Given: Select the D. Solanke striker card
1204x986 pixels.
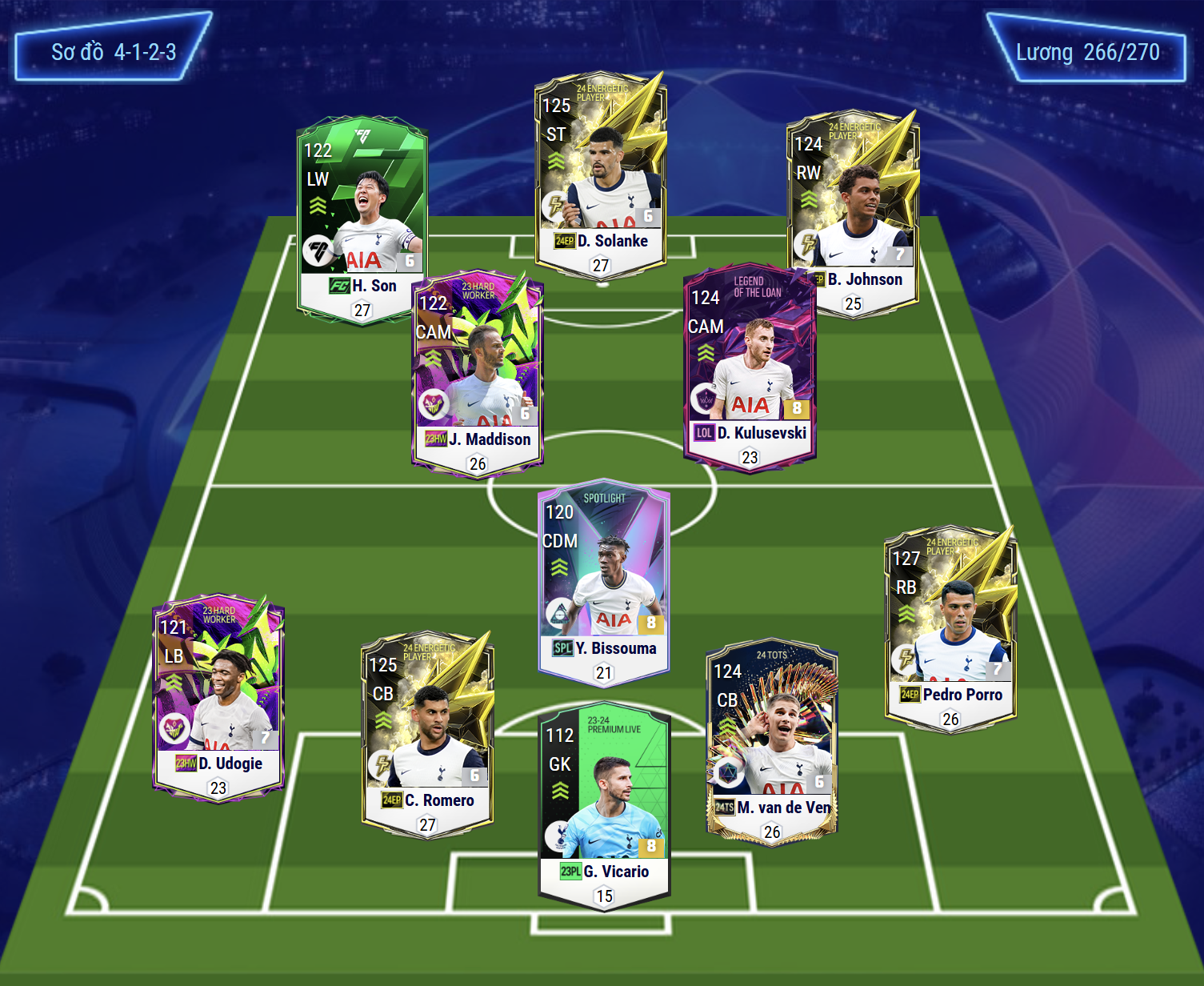Looking at the screenshot, I should click(x=601, y=176).
